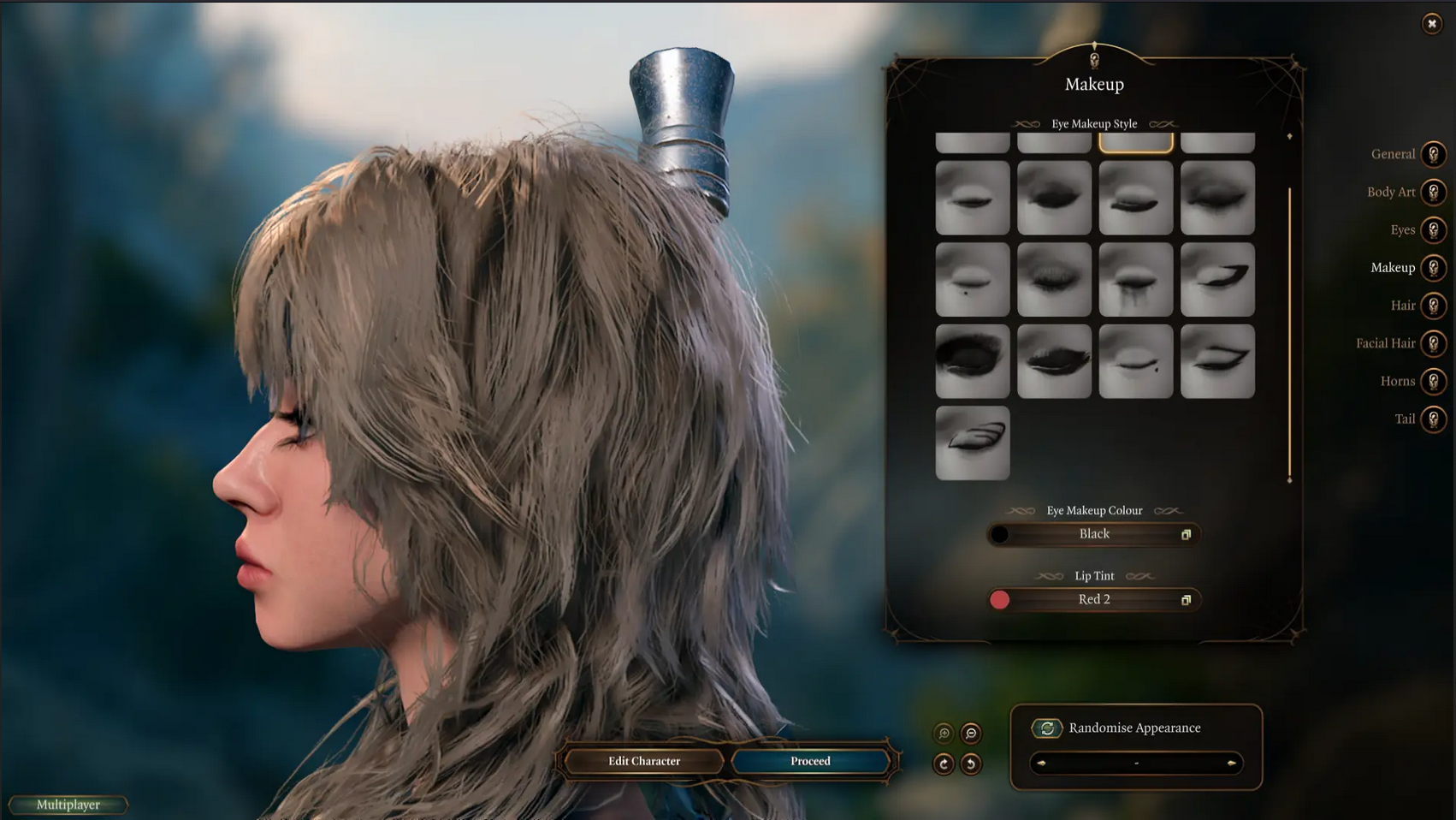Open the Multiplayer panel

pyautogui.click(x=68, y=805)
